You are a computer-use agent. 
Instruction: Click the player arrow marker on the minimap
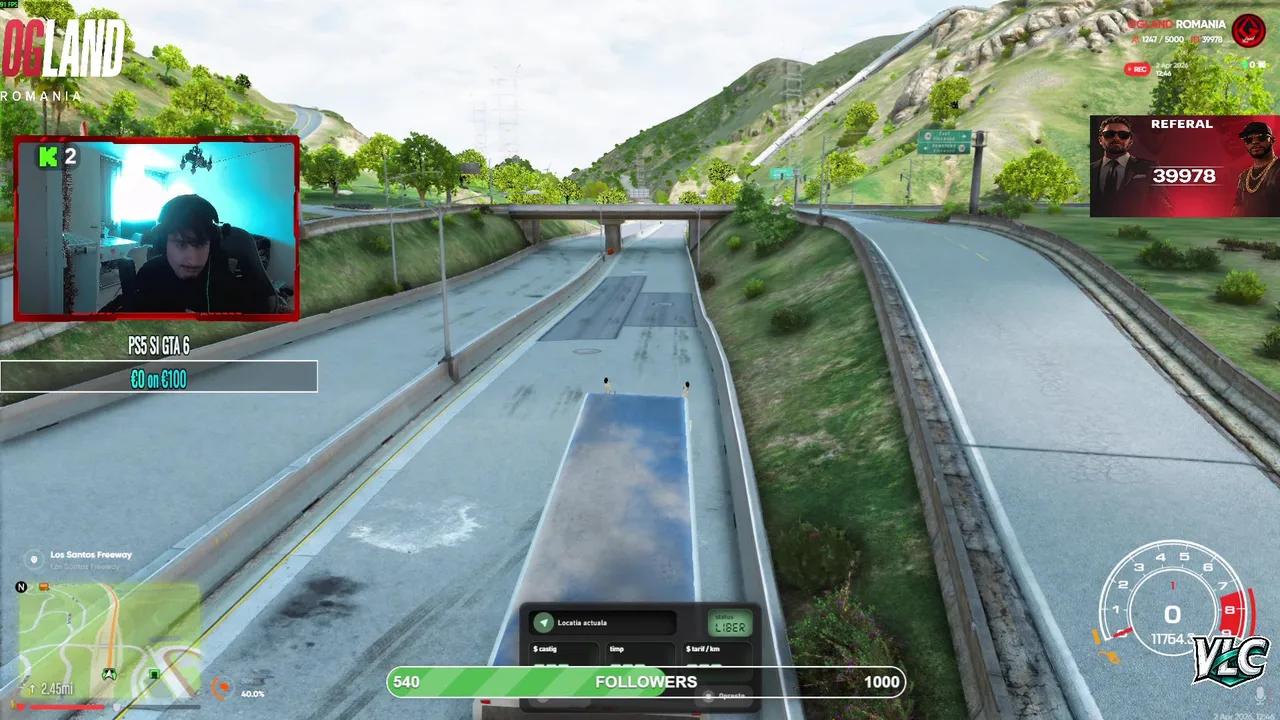coord(108,673)
